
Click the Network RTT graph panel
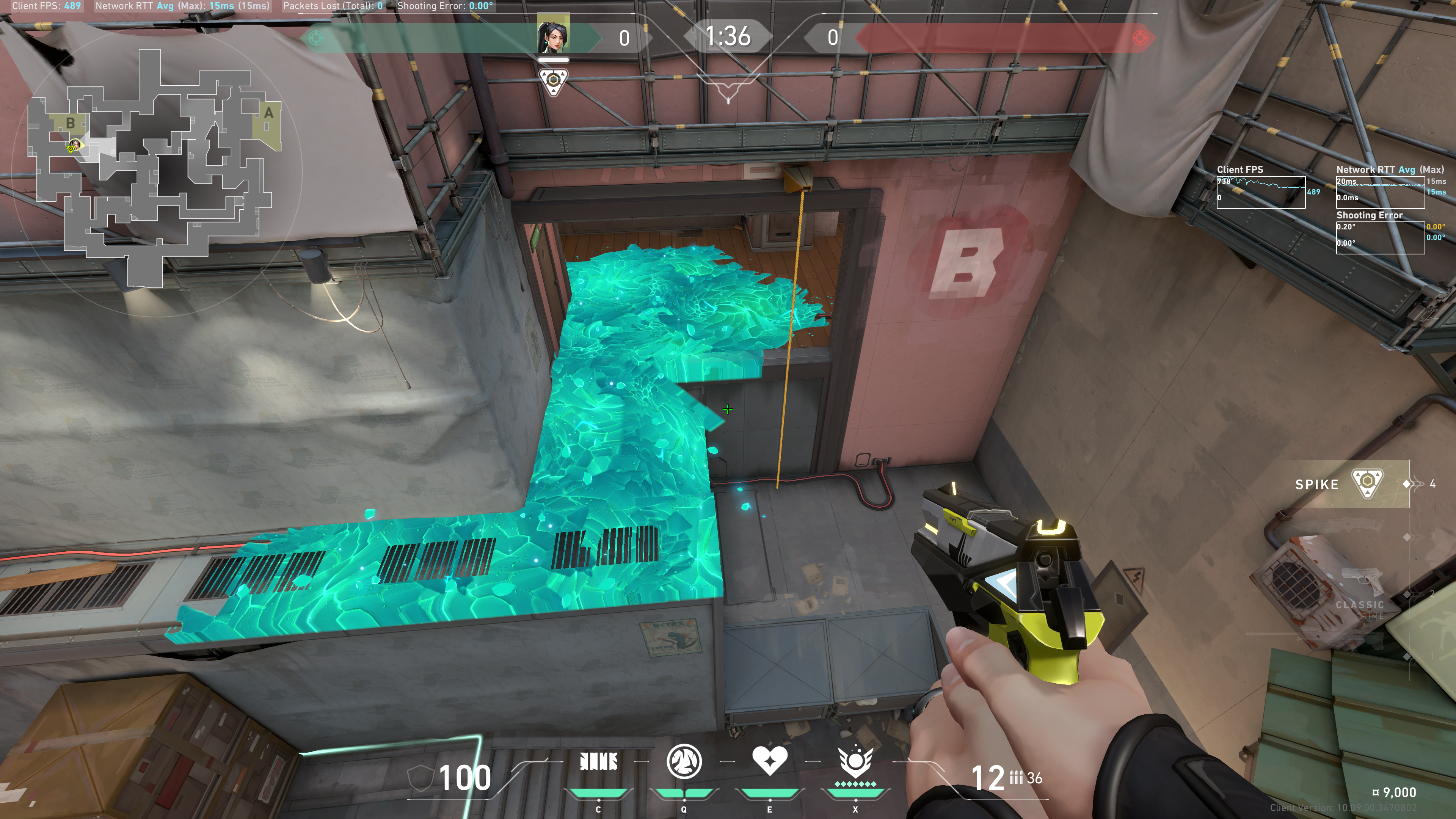[x=1380, y=192]
